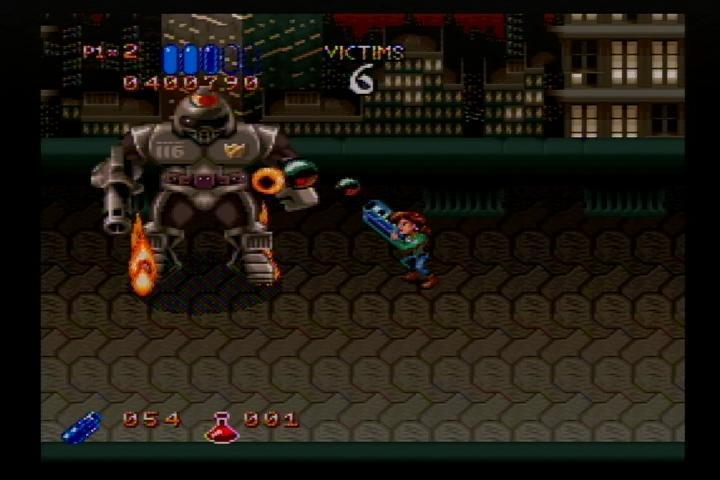Image resolution: width=720 pixels, height=480 pixels.
Task: Use the red potion flask item
Action: tap(220, 428)
